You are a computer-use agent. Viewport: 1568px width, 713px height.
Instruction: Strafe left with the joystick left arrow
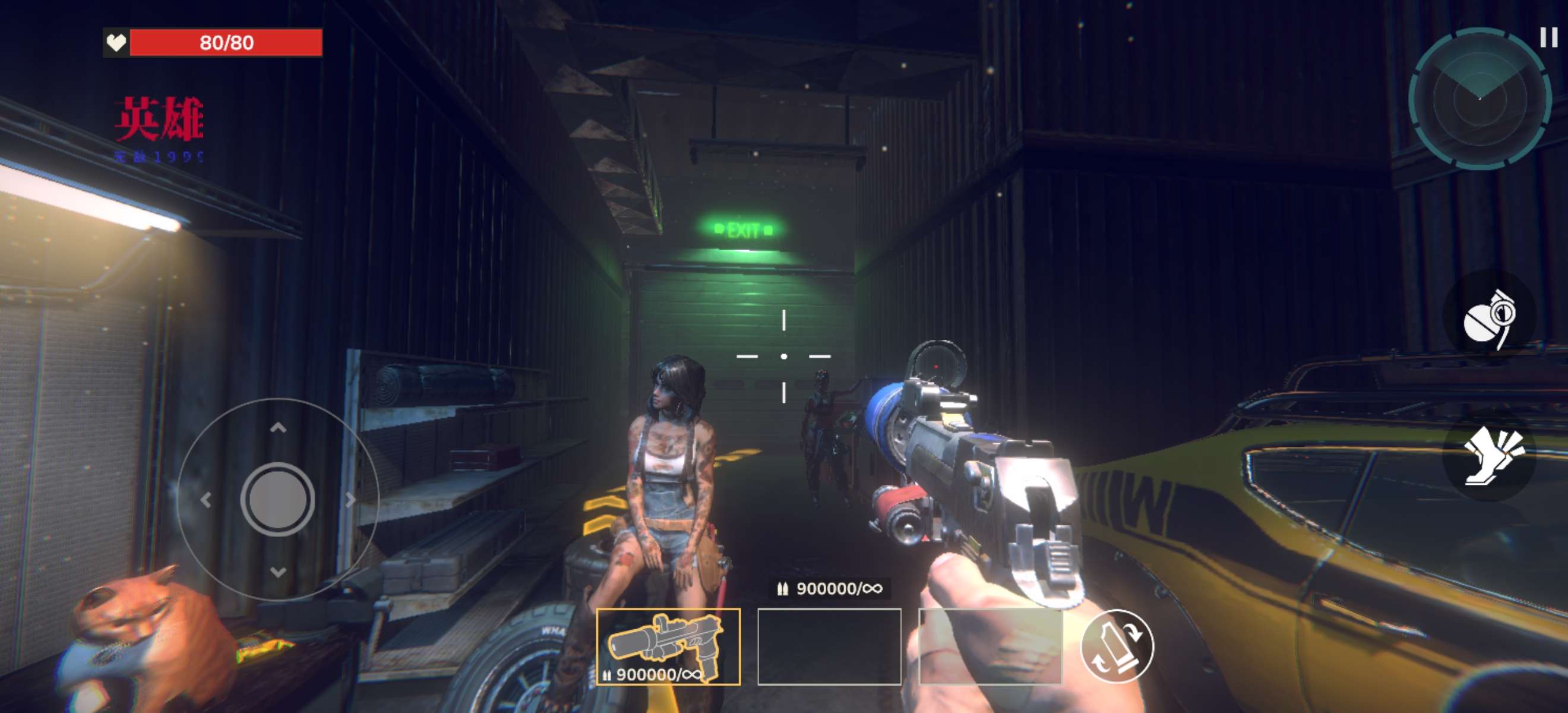(x=206, y=500)
